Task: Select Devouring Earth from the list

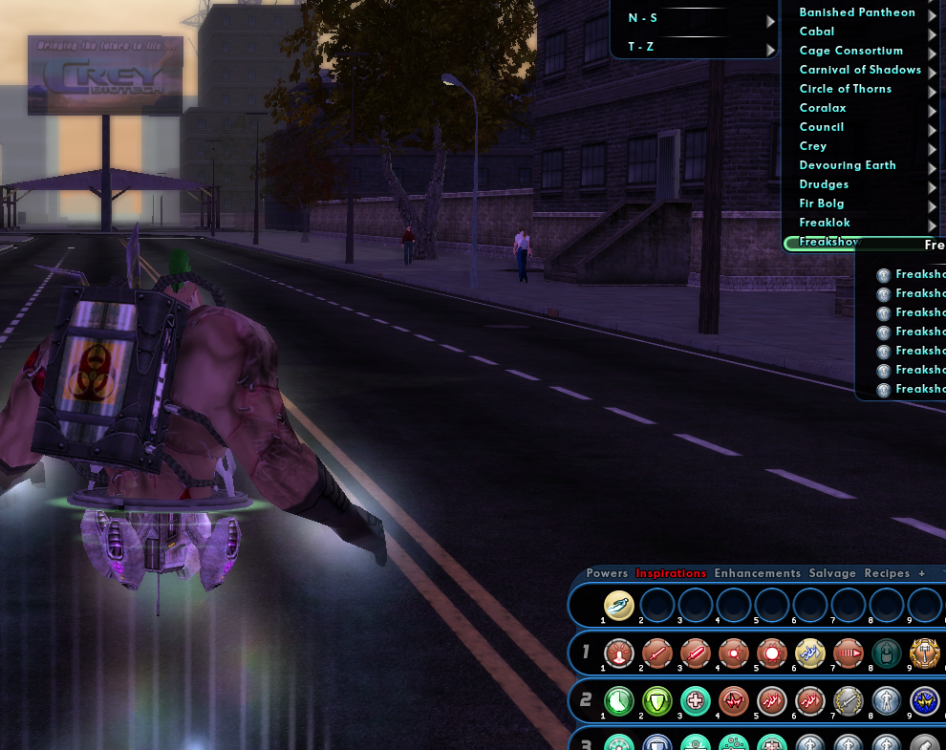Action: pos(847,165)
